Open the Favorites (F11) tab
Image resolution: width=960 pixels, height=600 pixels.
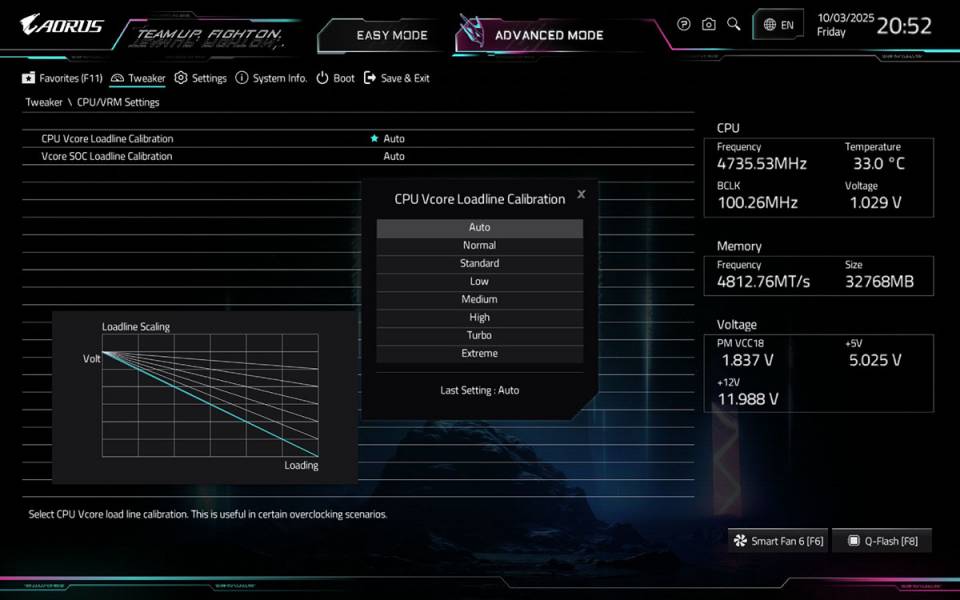tap(62, 78)
